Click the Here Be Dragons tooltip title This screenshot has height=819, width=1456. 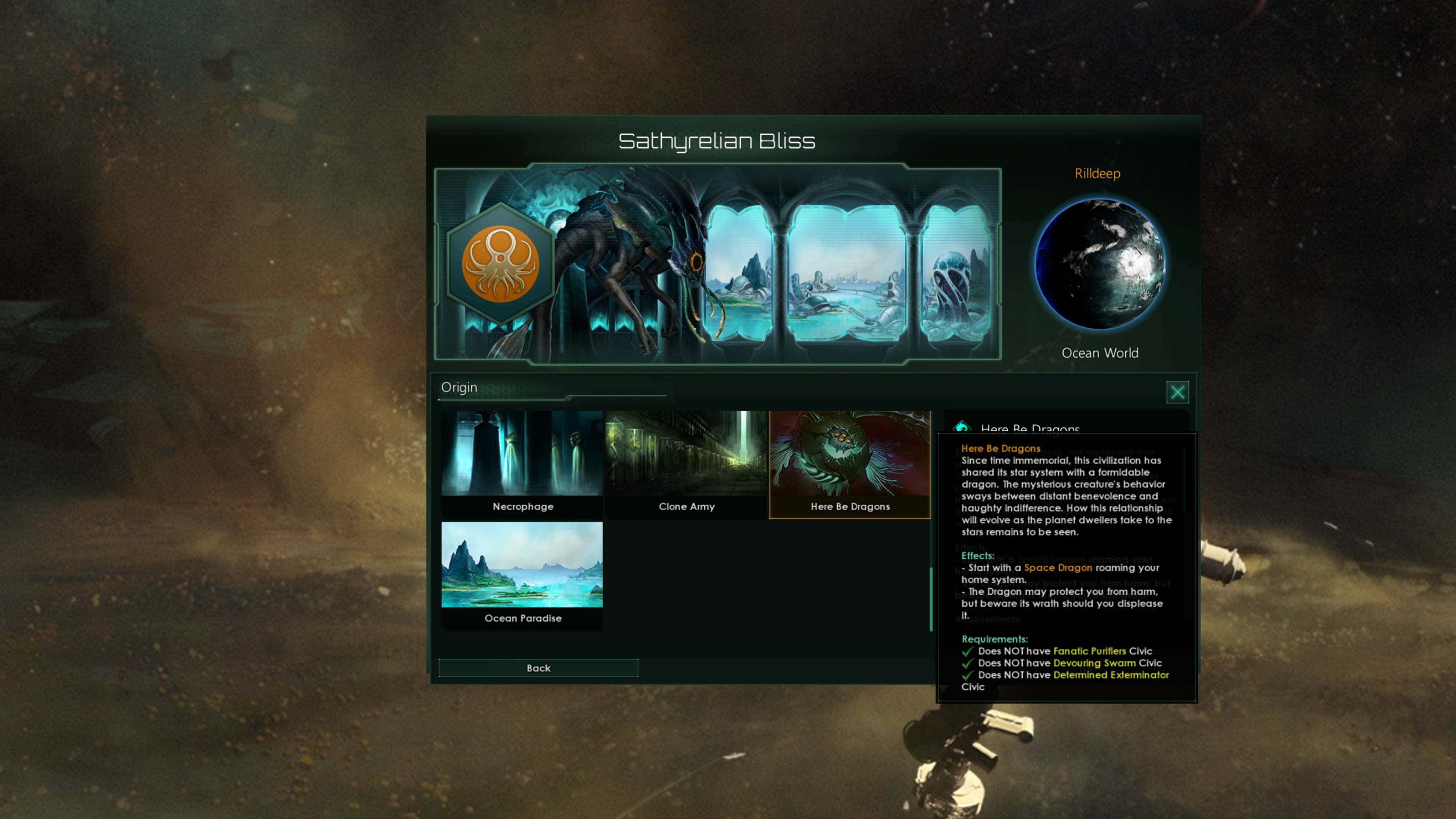point(1001,448)
